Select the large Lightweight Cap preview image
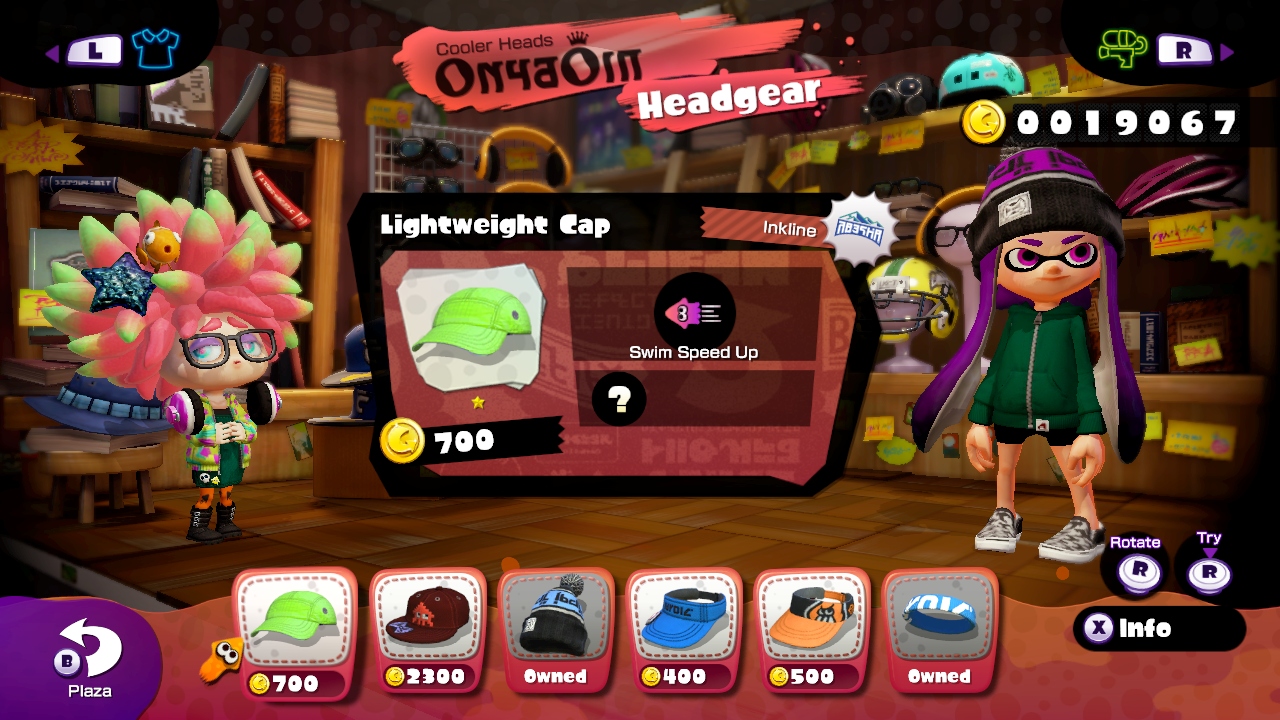This screenshot has width=1280, height=720. click(x=470, y=328)
